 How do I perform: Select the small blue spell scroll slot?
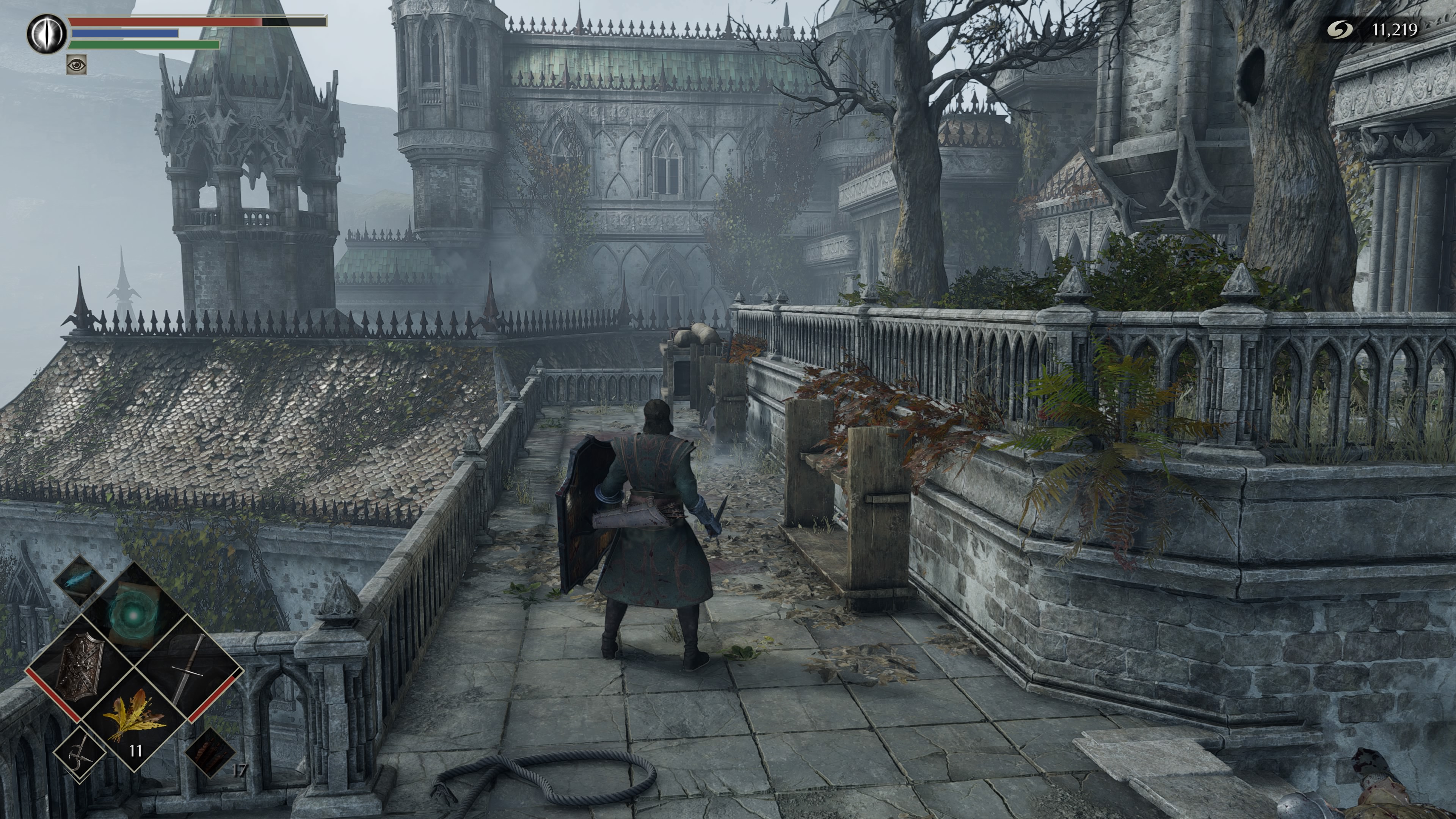click(80, 581)
